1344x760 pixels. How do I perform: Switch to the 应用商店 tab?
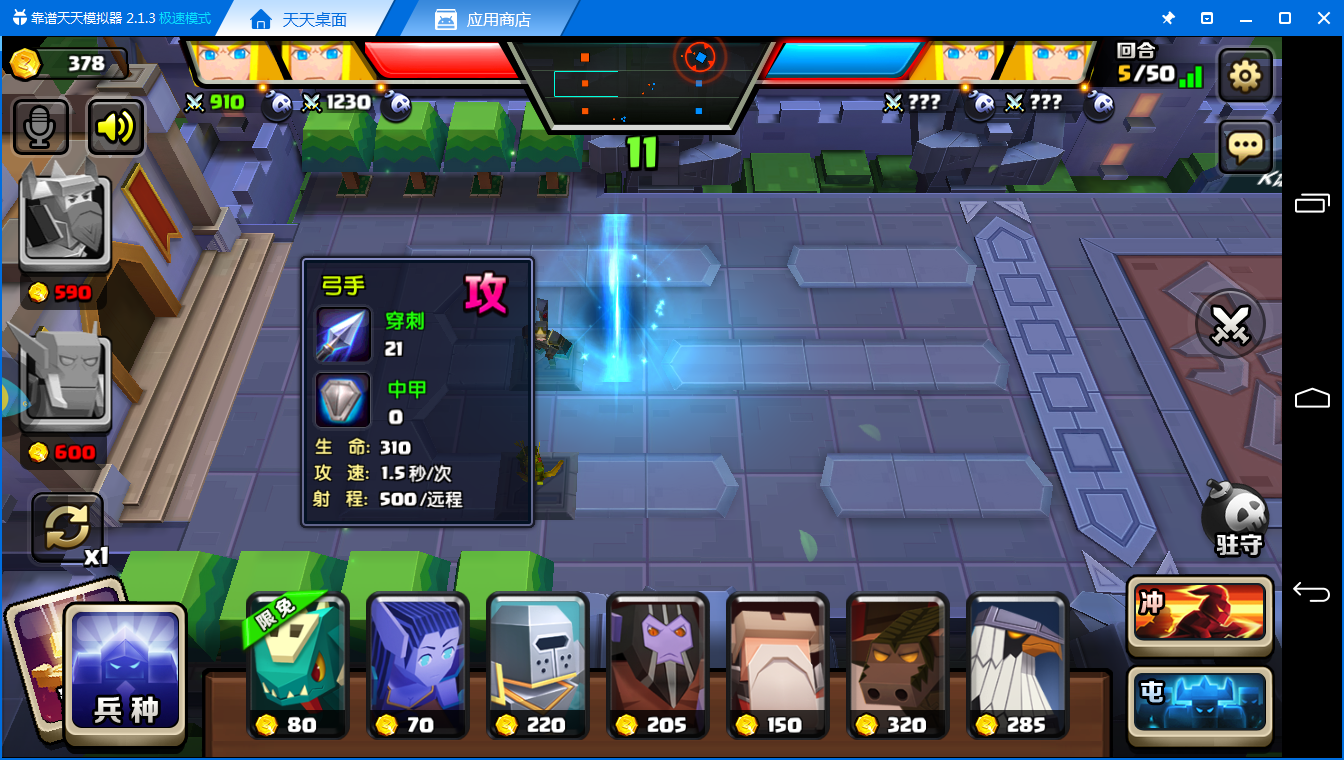click(484, 19)
